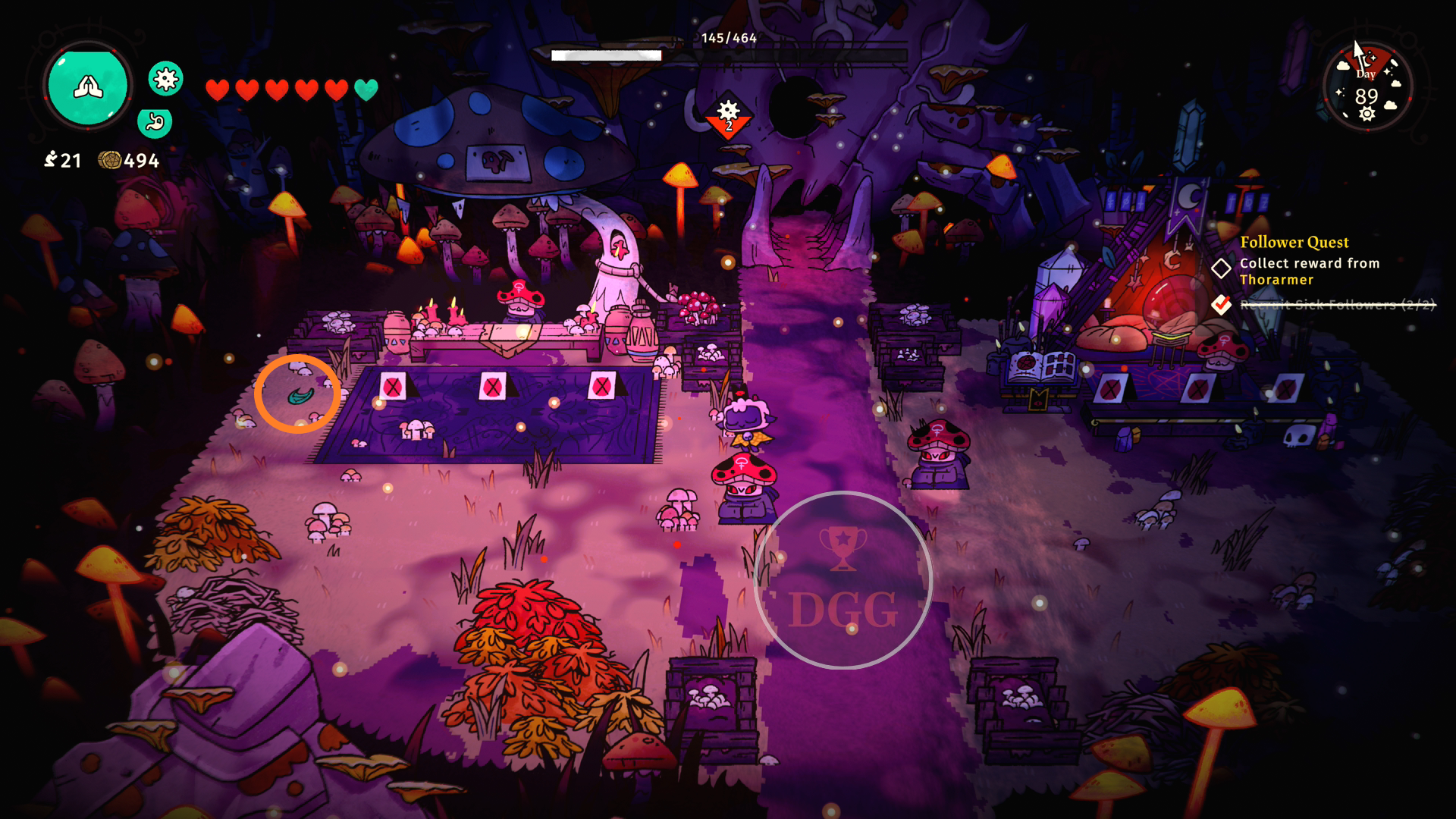The image size is (1456, 819).
Task: Select the Collect reward from Thorarmer objective
Action: click(1309, 271)
